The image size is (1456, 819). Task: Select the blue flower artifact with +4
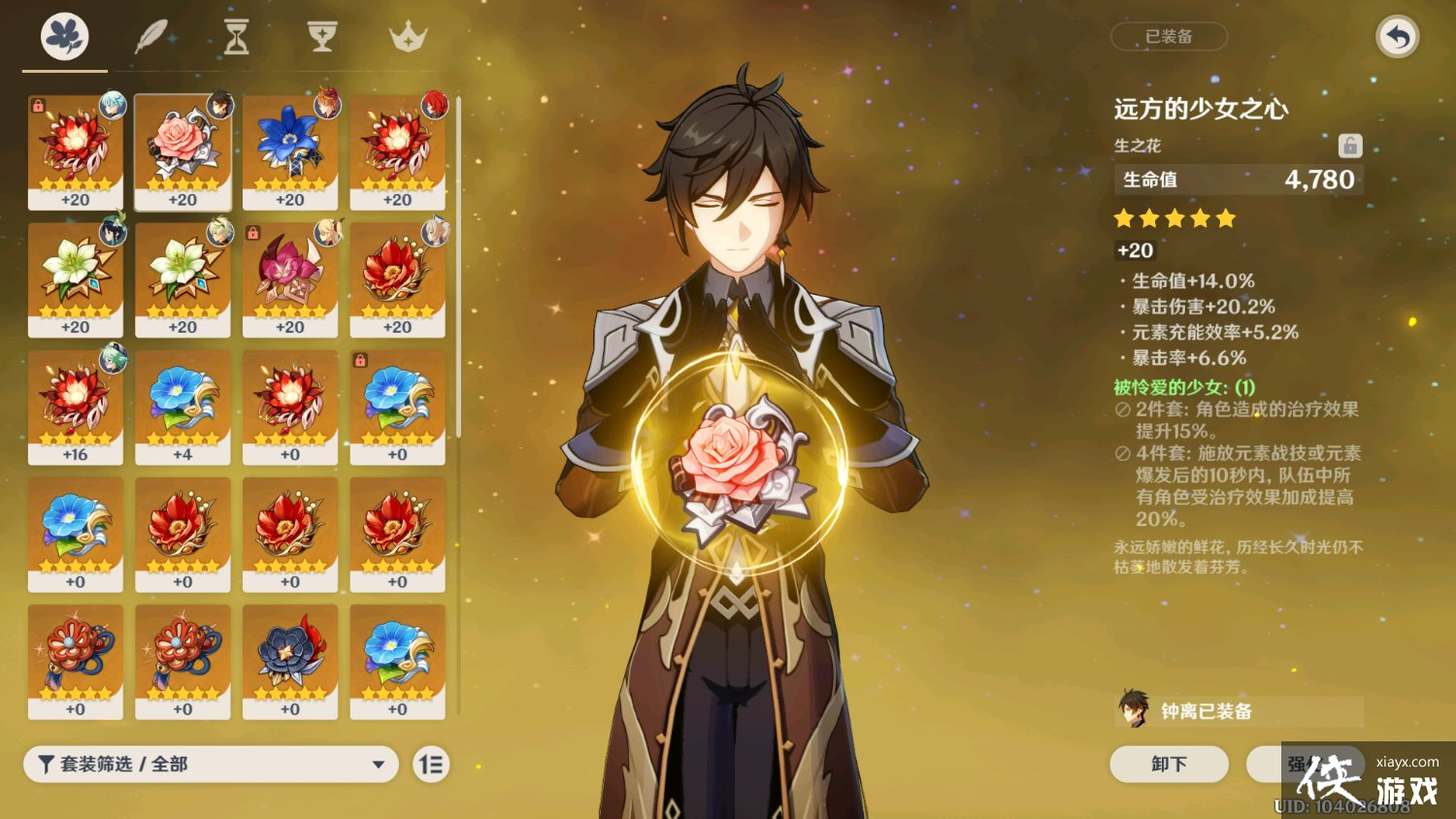pyautogui.click(x=183, y=406)
